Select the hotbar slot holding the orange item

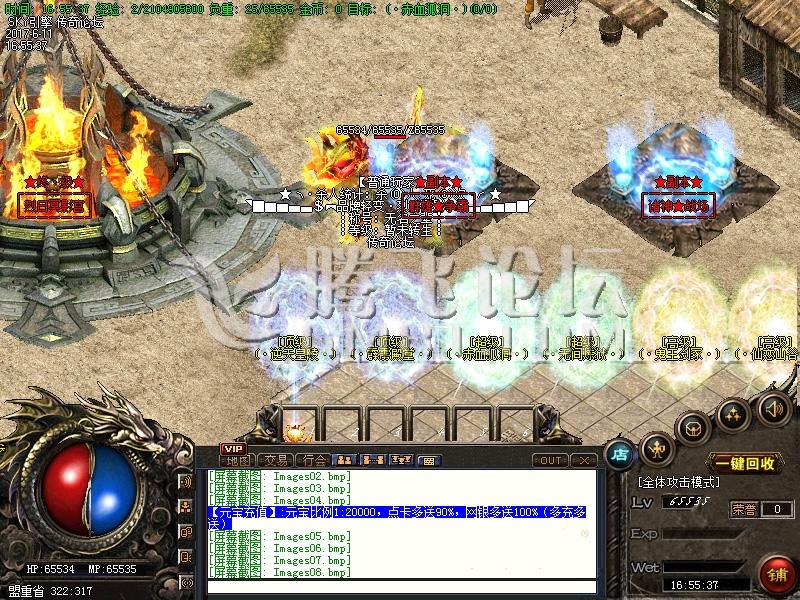pos(295,427)
